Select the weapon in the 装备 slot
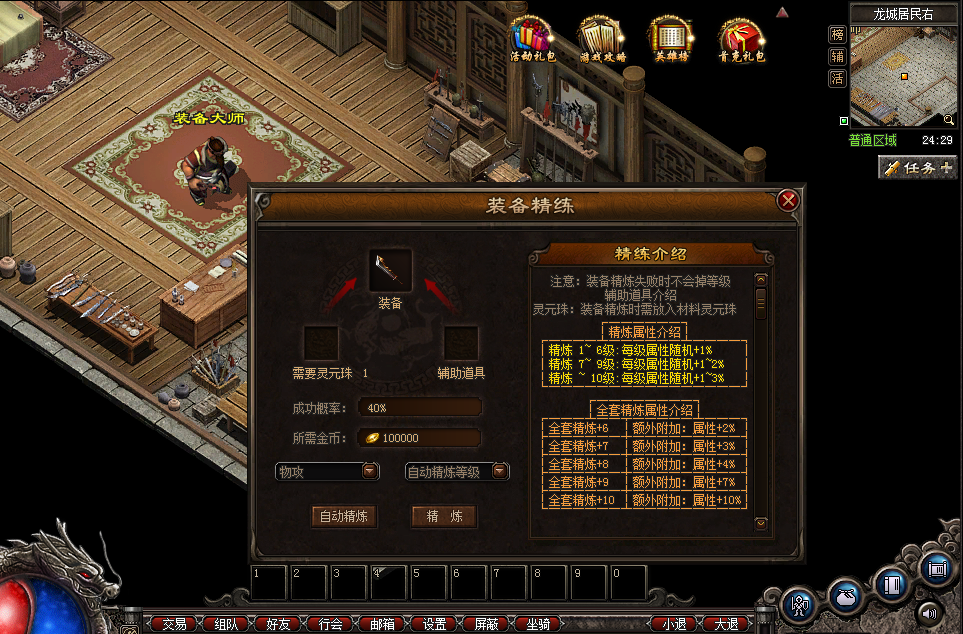Viewport: 963px width, 634px height. (390, 269)
